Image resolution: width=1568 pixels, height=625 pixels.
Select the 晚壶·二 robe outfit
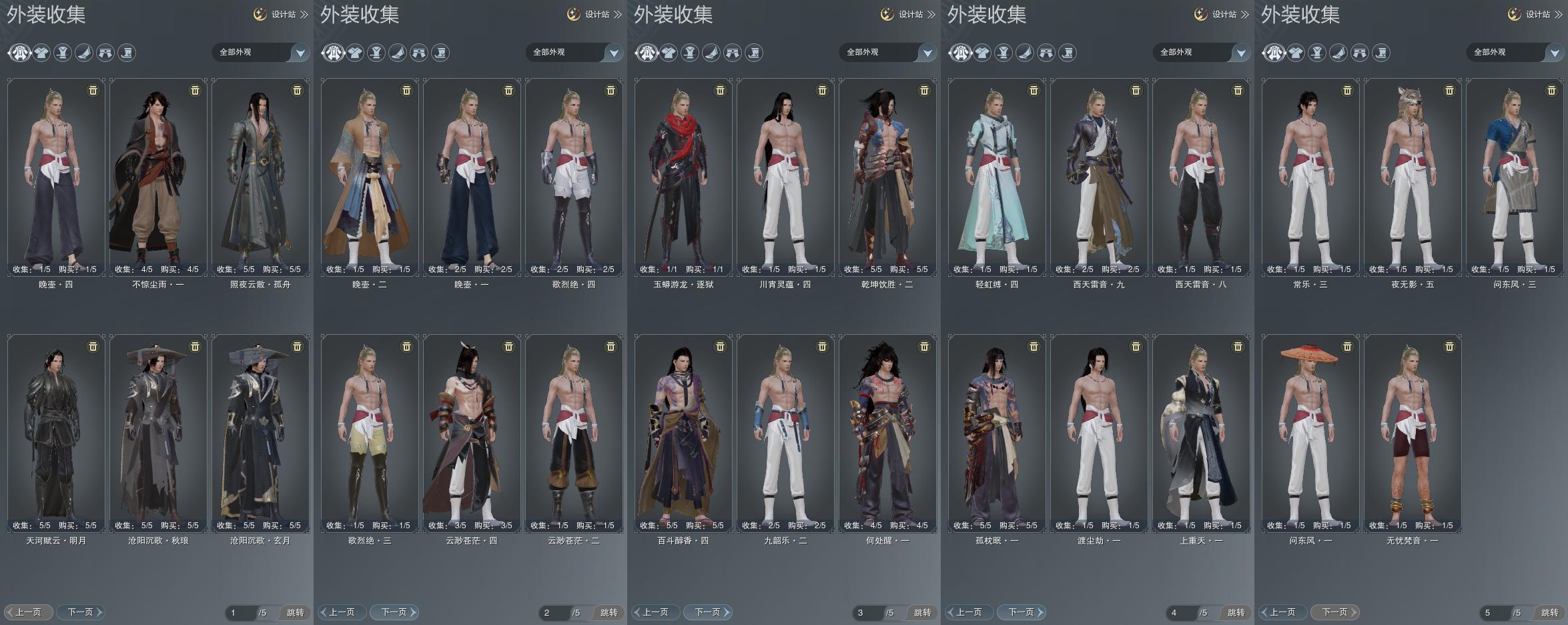point(370,177)
